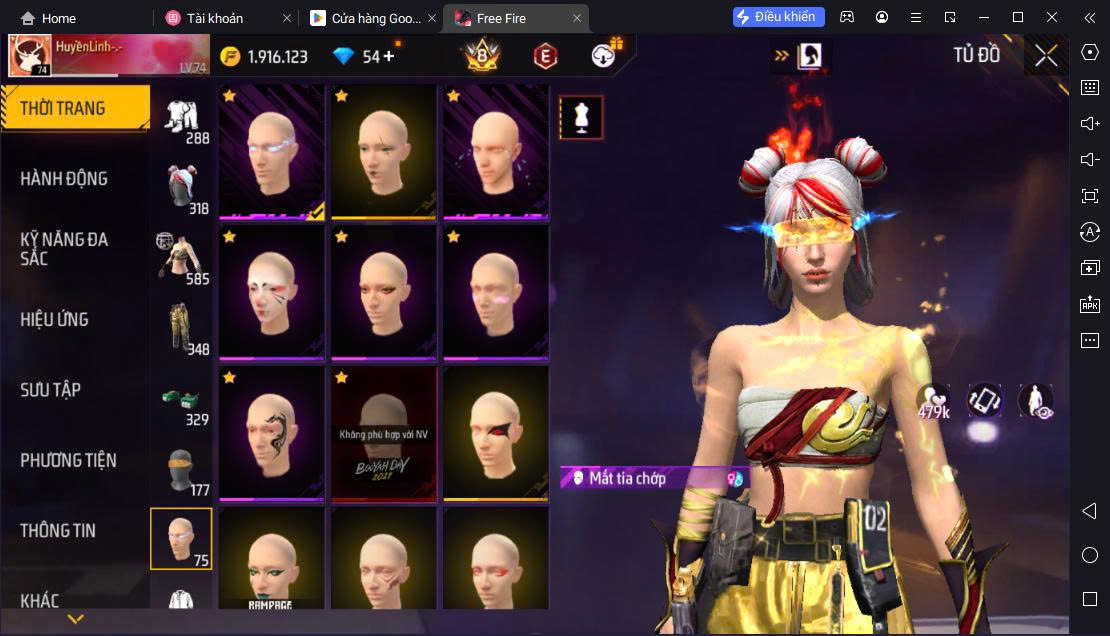Add diamonds via the plus button
Screen dimensions: 1110x636
coord(389,56)
